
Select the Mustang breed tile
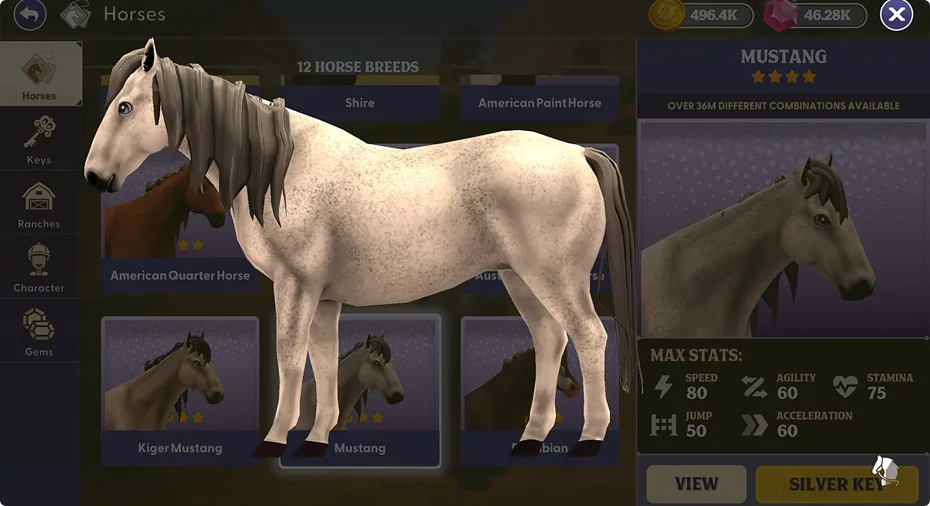[360, 447]
